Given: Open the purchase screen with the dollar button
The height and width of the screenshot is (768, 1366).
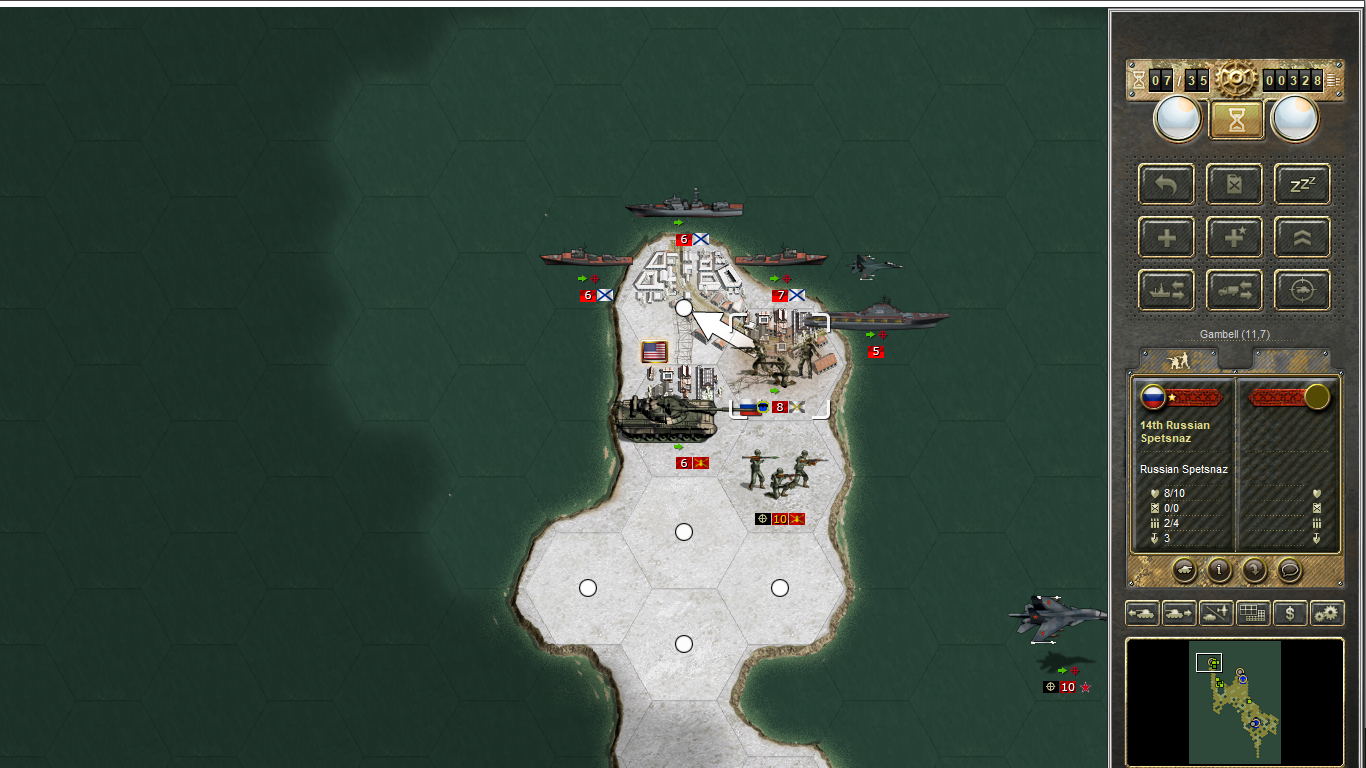Looking at the screenshot, I should pyautogui.click(x=1290, y=613).
